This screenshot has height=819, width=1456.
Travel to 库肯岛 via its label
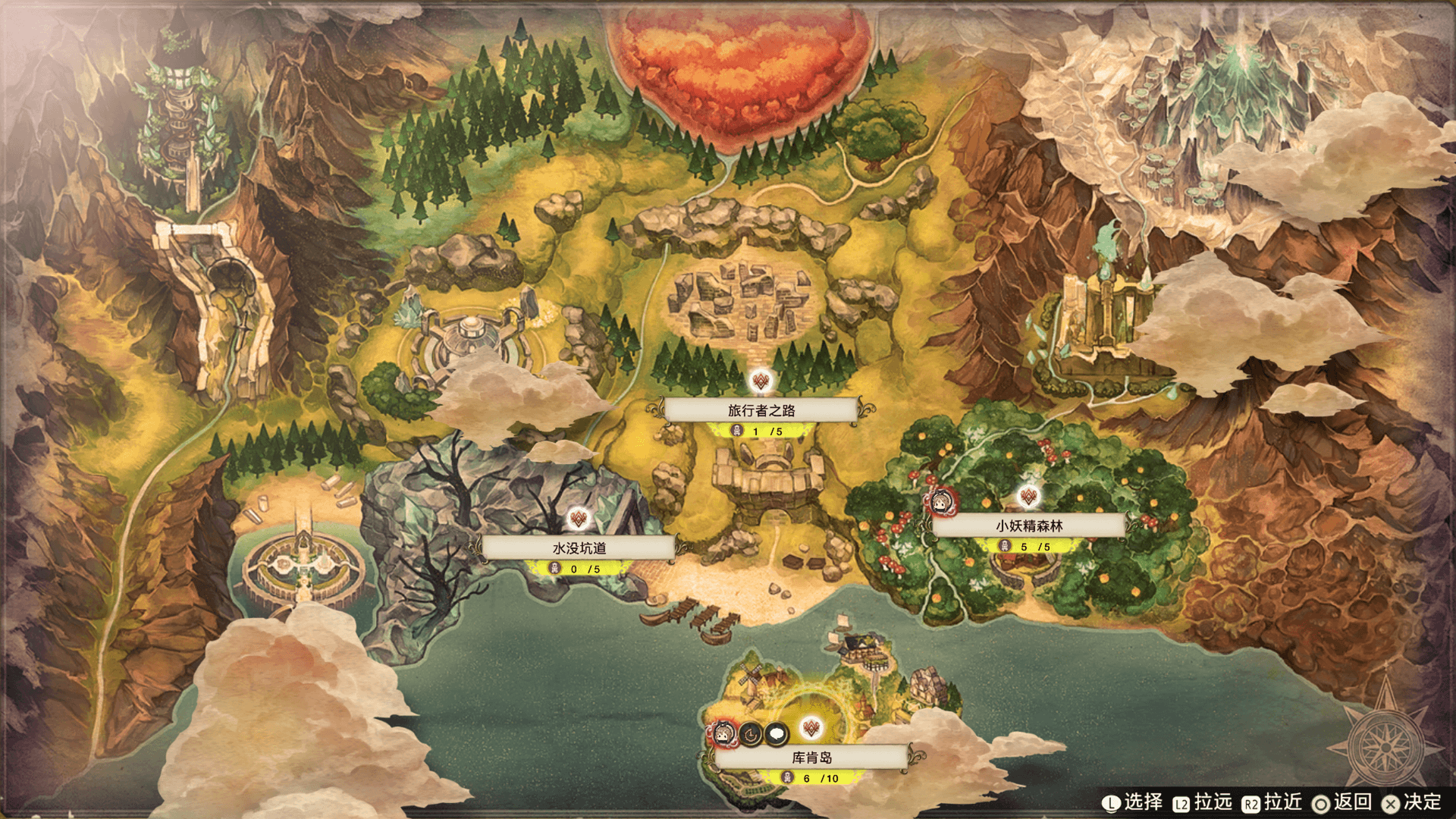[x=811, y=757]
